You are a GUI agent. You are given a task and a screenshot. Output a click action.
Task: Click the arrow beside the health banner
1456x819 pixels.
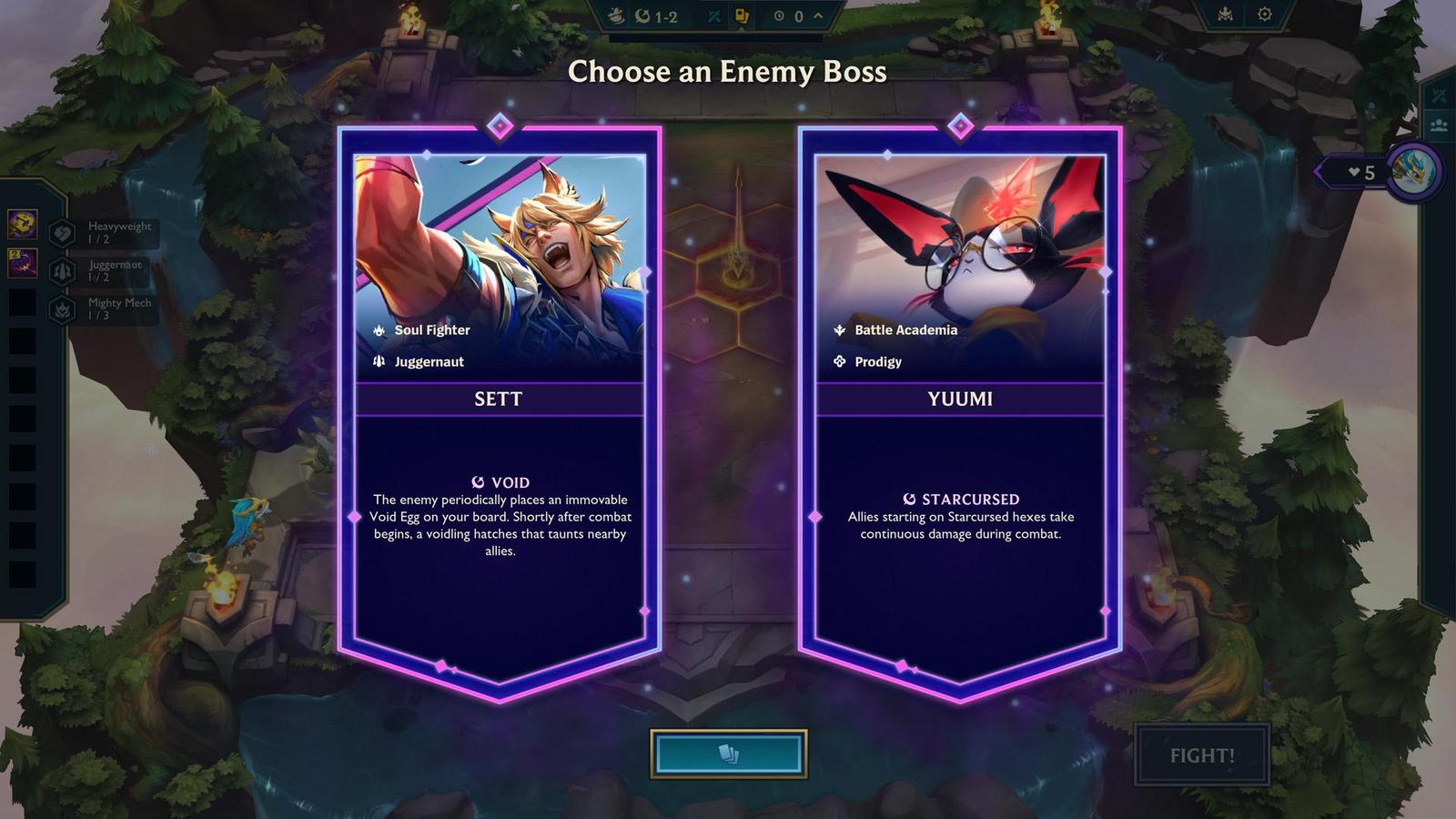1319,171
